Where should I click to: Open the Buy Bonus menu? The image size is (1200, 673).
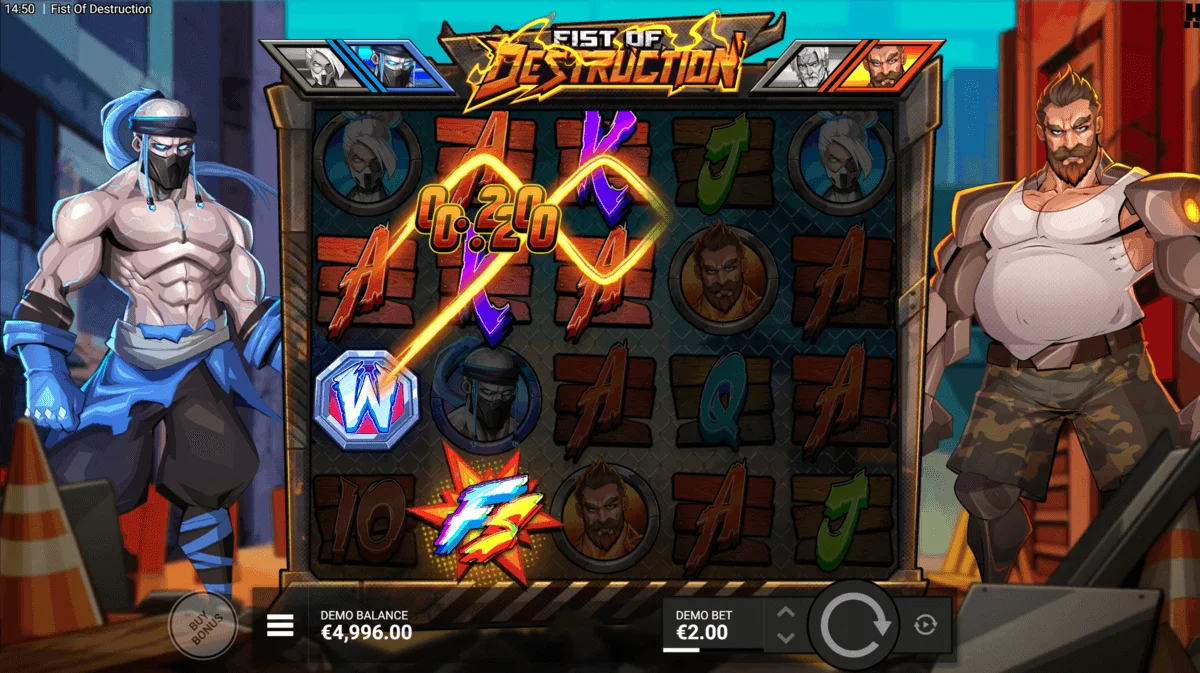[x=202, y=625]
